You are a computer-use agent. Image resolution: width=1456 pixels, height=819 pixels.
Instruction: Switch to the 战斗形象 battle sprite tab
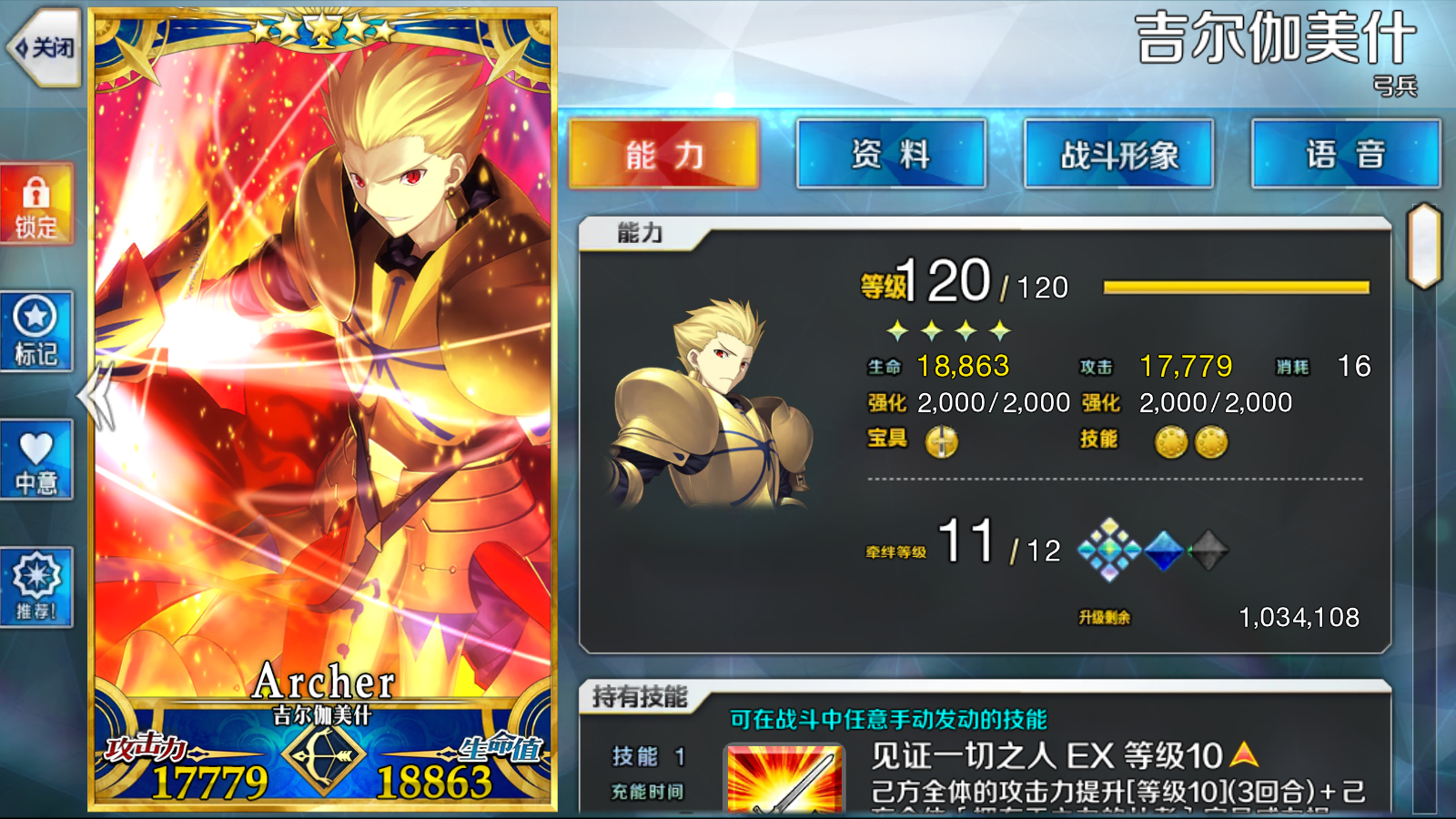tap(1117, 153)
